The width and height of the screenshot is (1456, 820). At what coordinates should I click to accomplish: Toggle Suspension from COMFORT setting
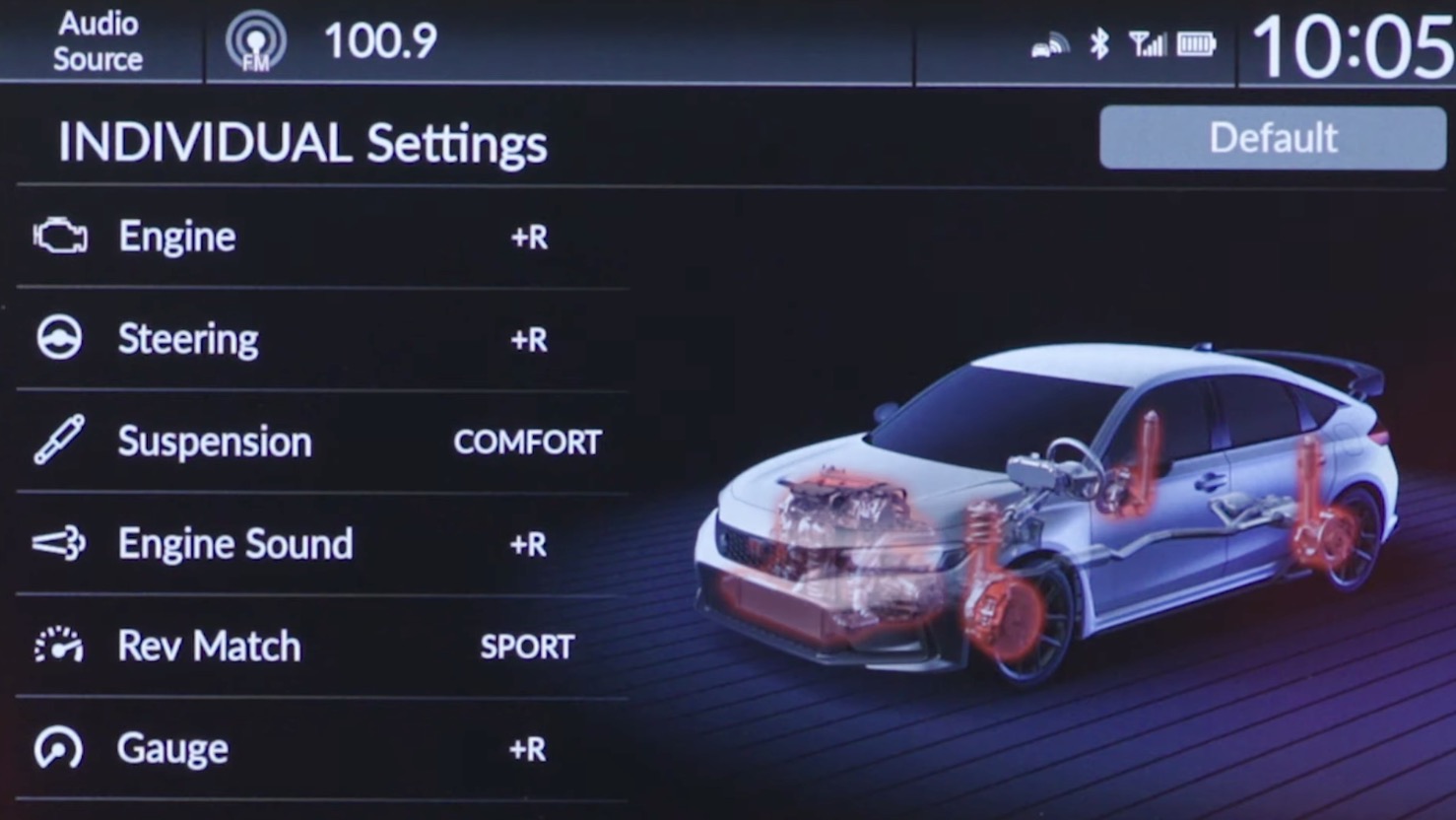pos(527,442)
